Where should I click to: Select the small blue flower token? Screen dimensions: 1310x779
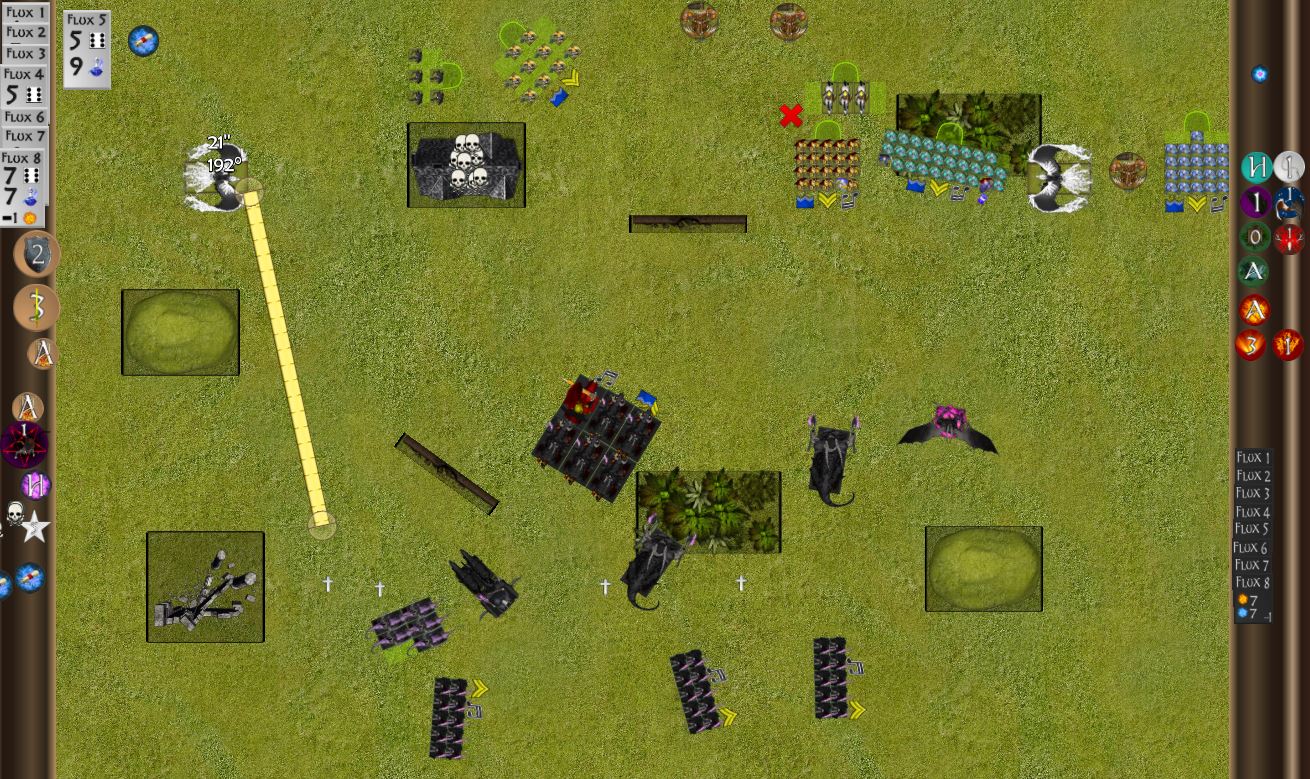[1260, 74]
